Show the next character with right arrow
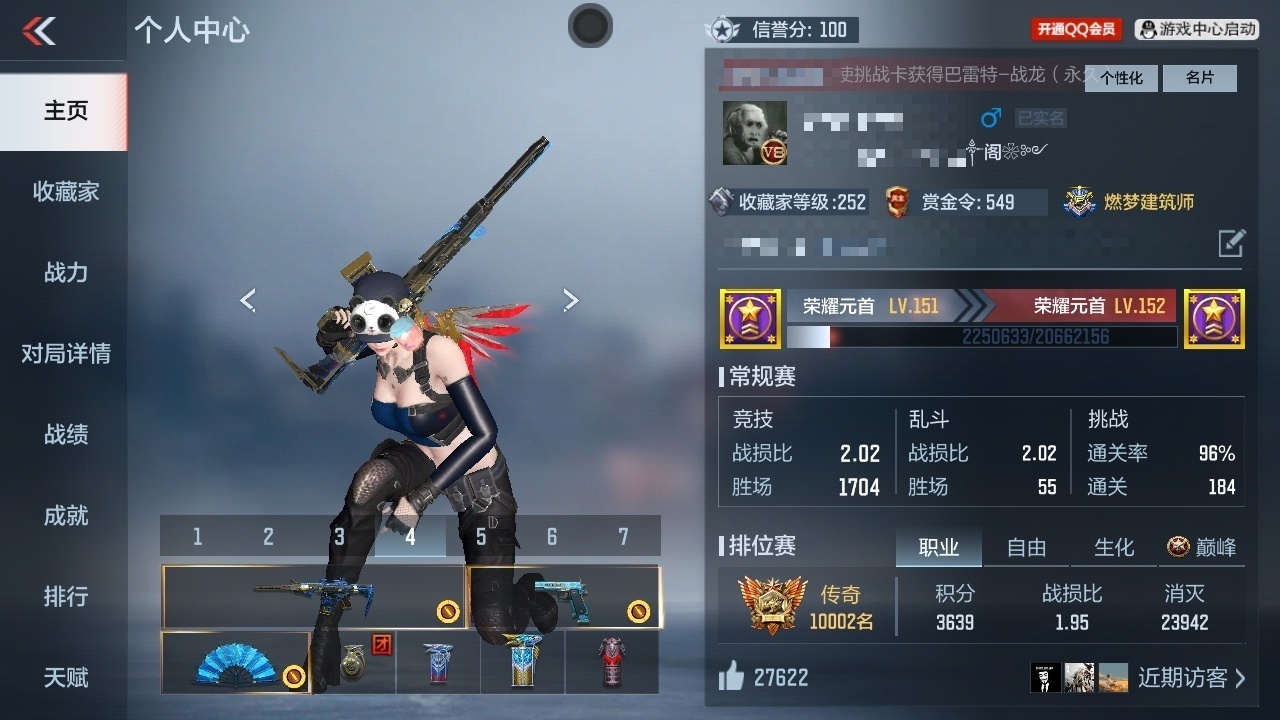The height and width of the screenshot is (720, 1280). pos(570,300)
